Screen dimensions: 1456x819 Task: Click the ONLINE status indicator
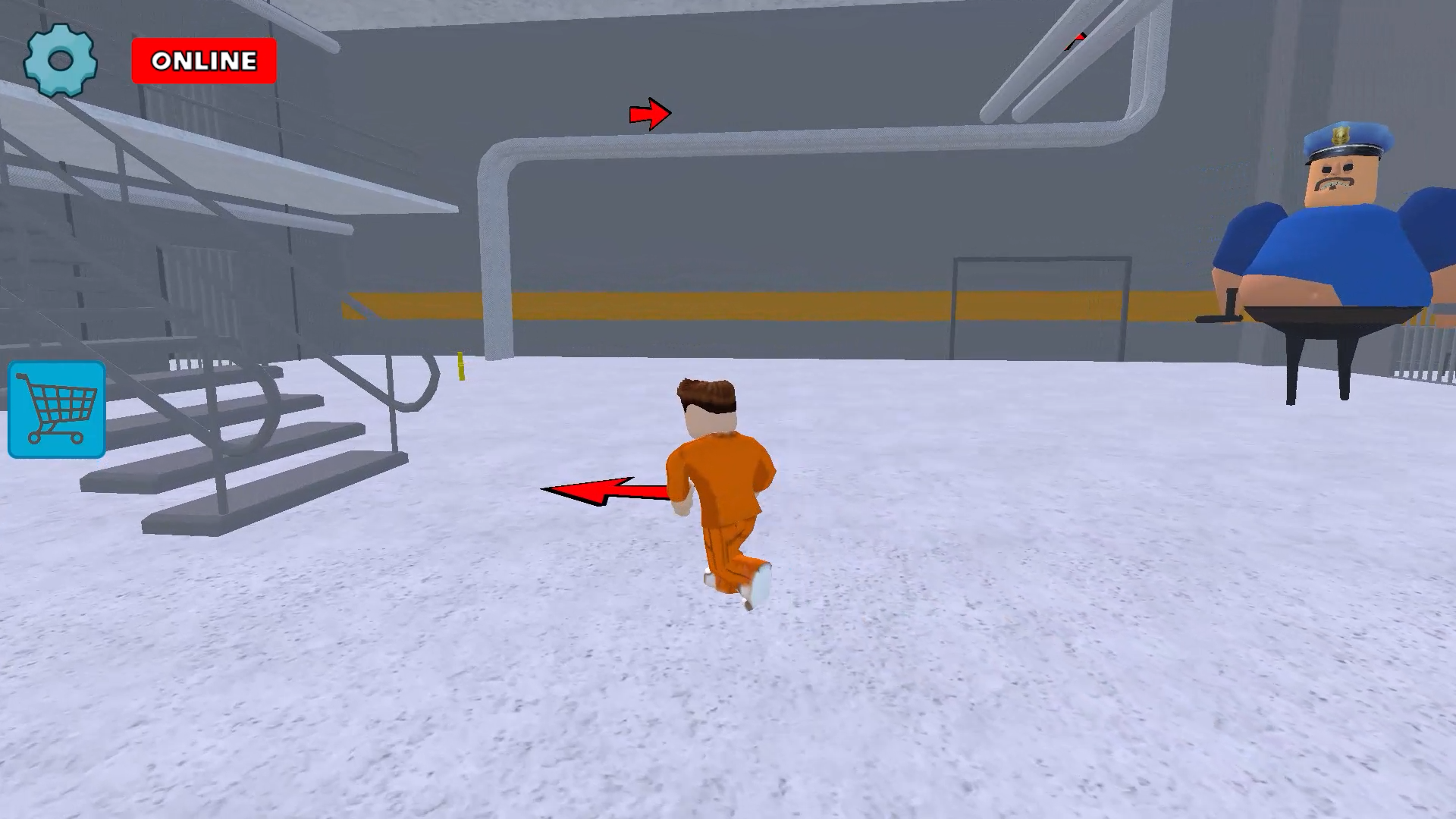point(203,61)
